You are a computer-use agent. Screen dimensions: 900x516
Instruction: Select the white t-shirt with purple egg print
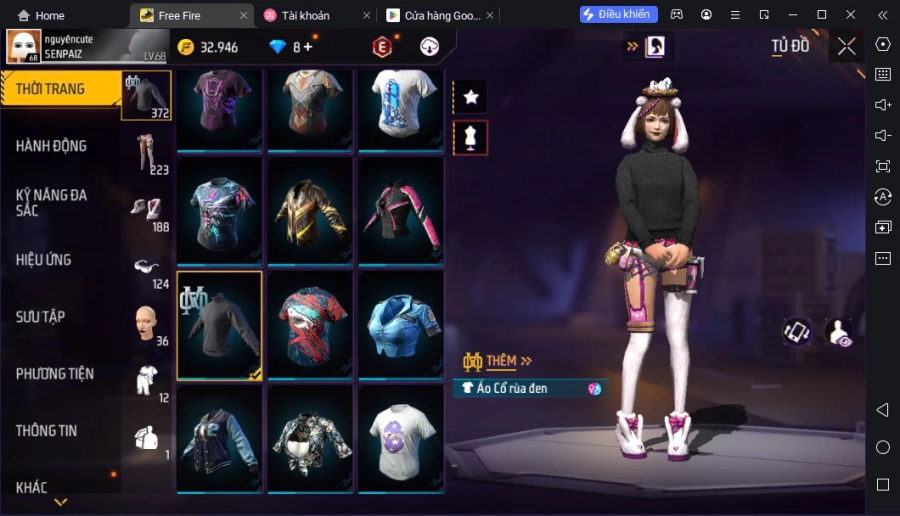tap(401, 439)
